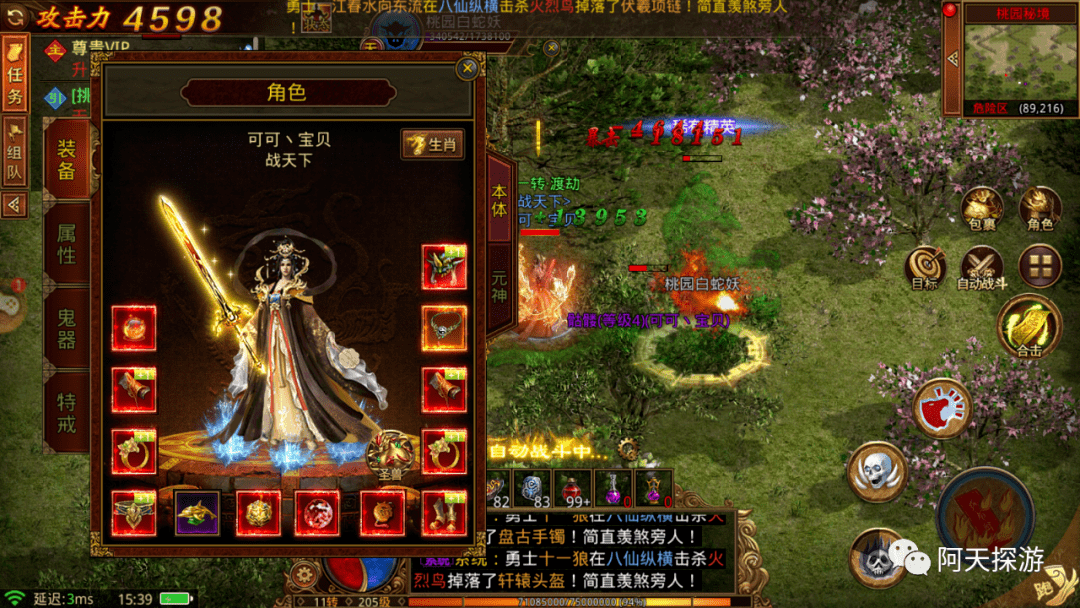Close the 角色 character panel
1080x608 pixels.
467,69
